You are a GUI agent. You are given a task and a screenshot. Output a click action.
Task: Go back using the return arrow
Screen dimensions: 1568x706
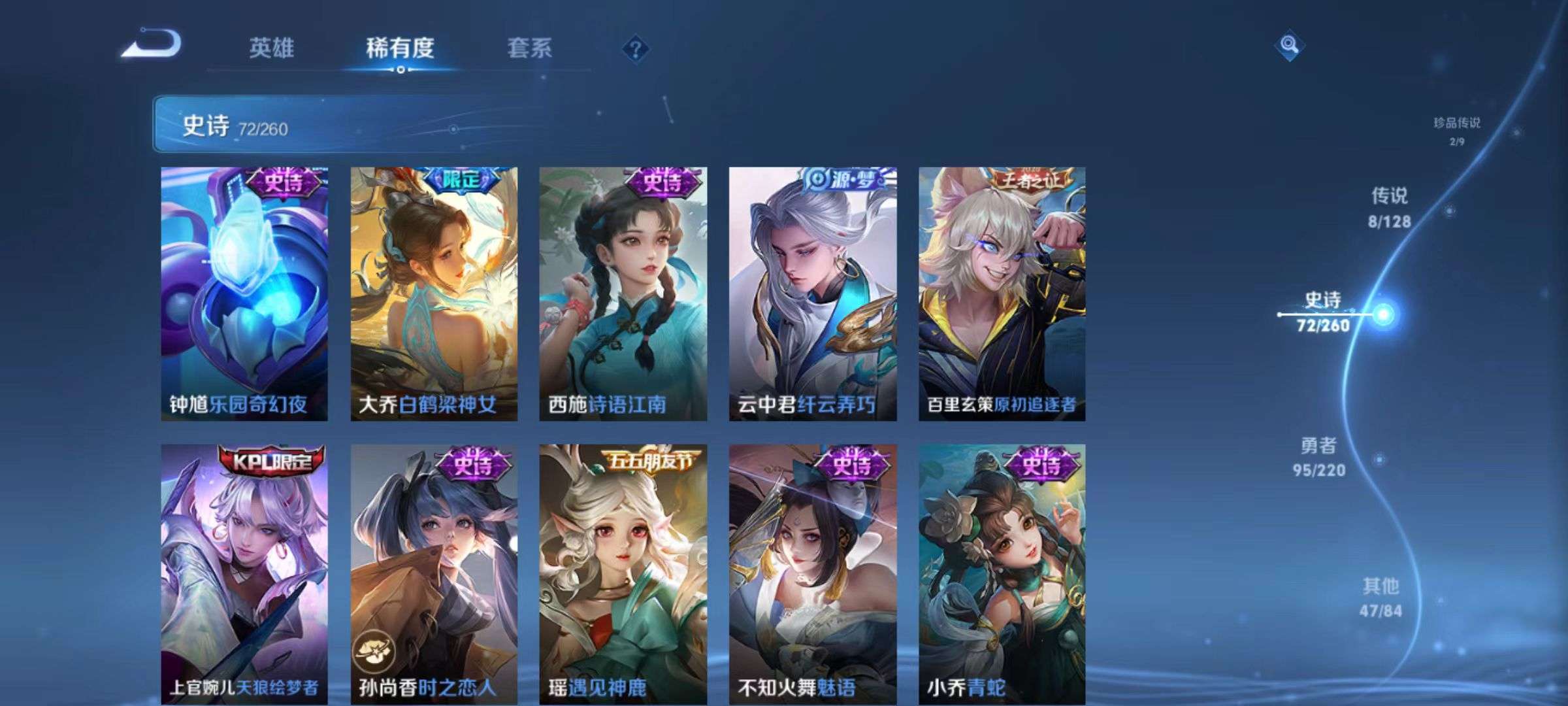[x=152, y=44]
